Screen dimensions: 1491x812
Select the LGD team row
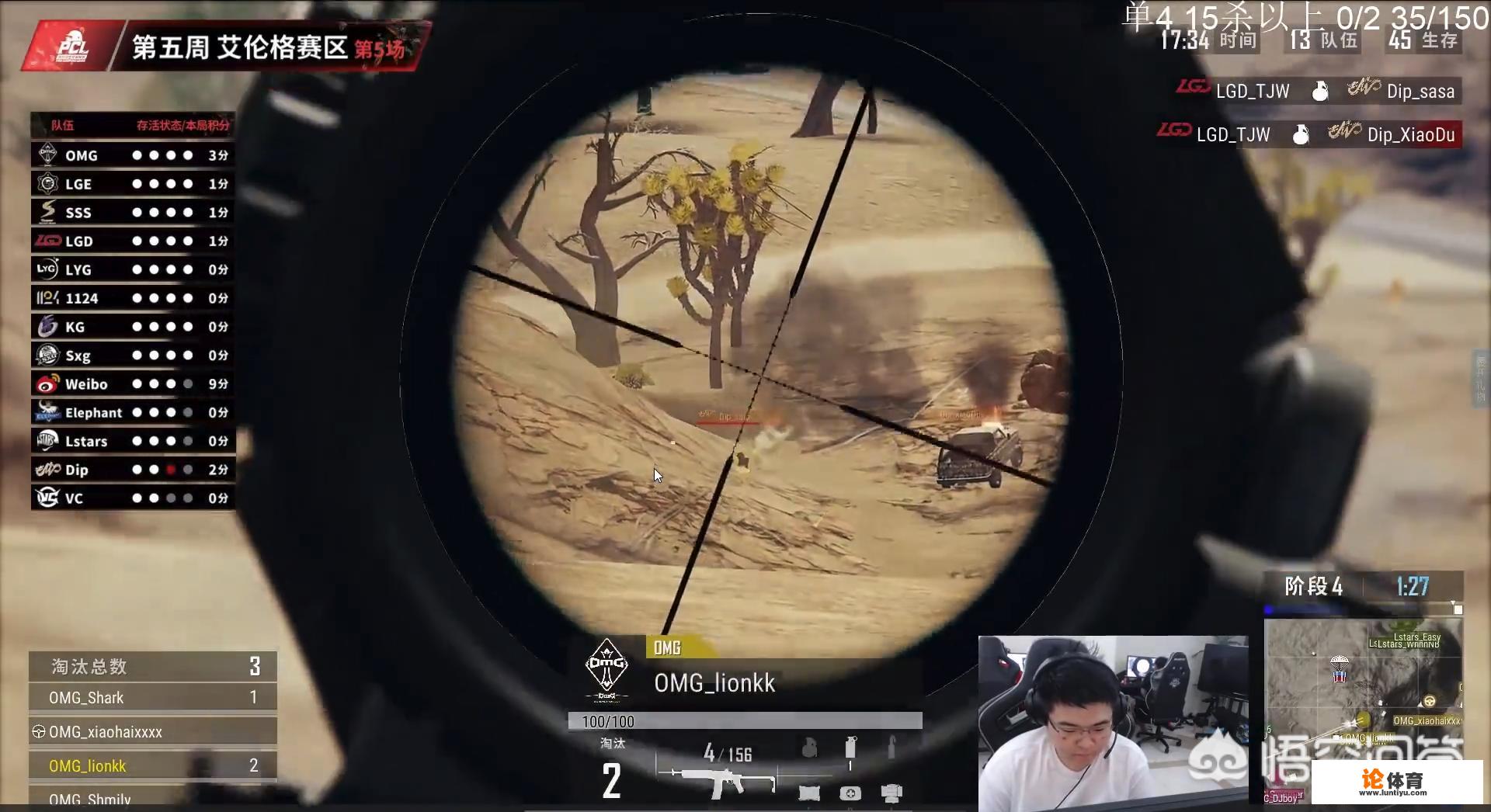coord(132,241)
